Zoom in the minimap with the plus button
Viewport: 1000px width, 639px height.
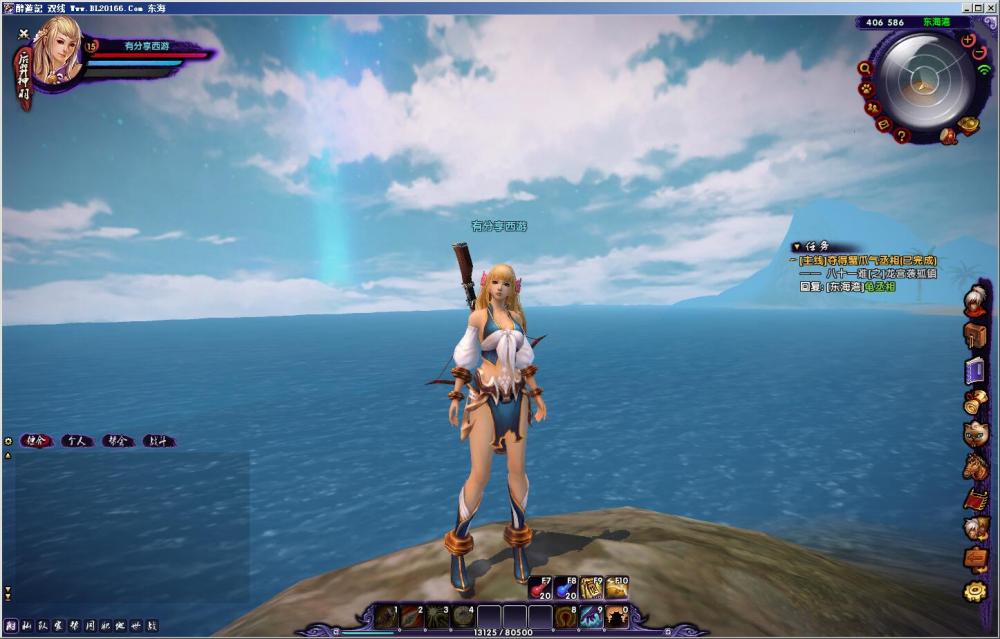point(967,40)
